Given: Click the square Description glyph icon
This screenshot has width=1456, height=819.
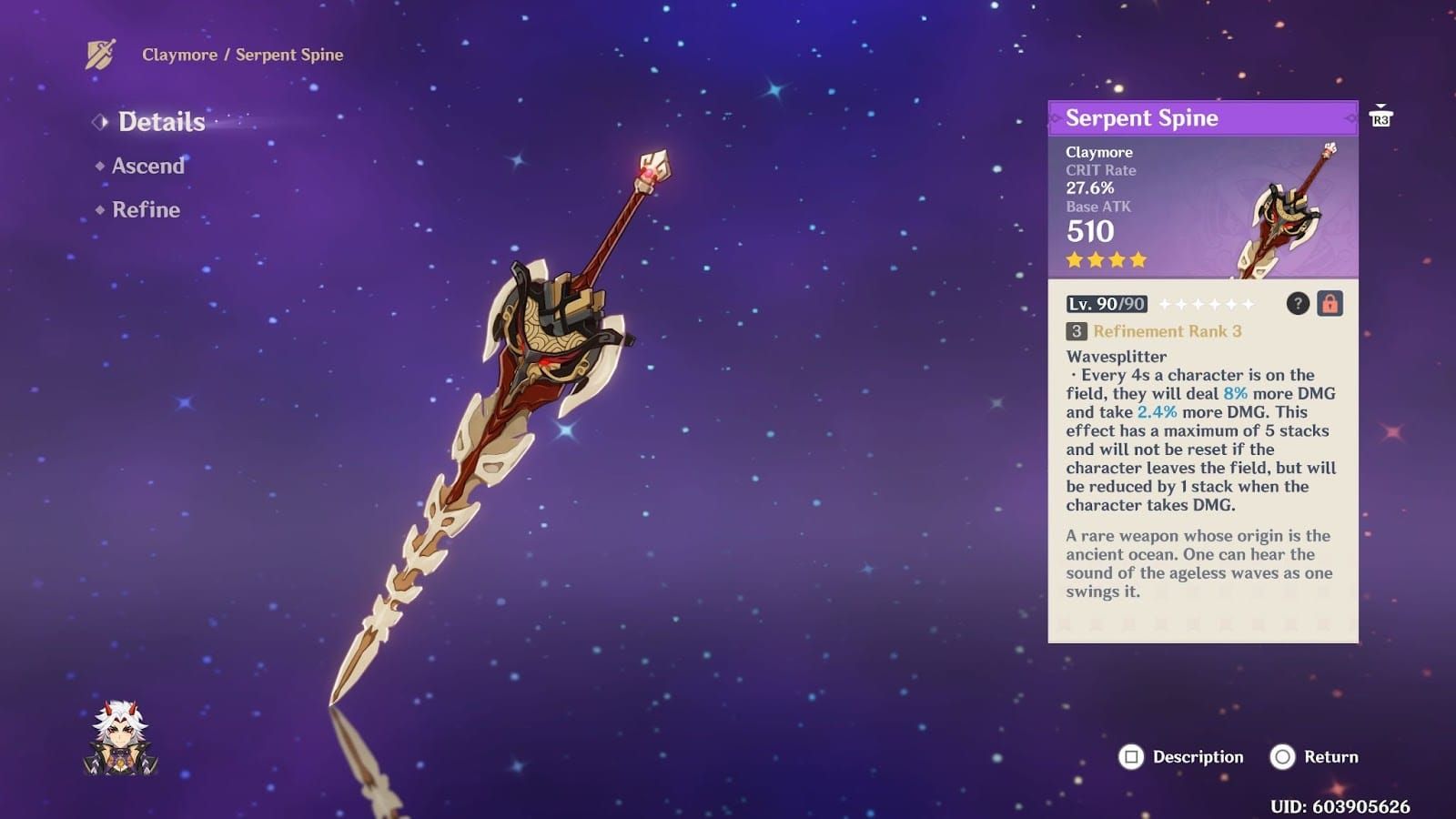Looking at the screenshot, I should tap(1132, 756).
